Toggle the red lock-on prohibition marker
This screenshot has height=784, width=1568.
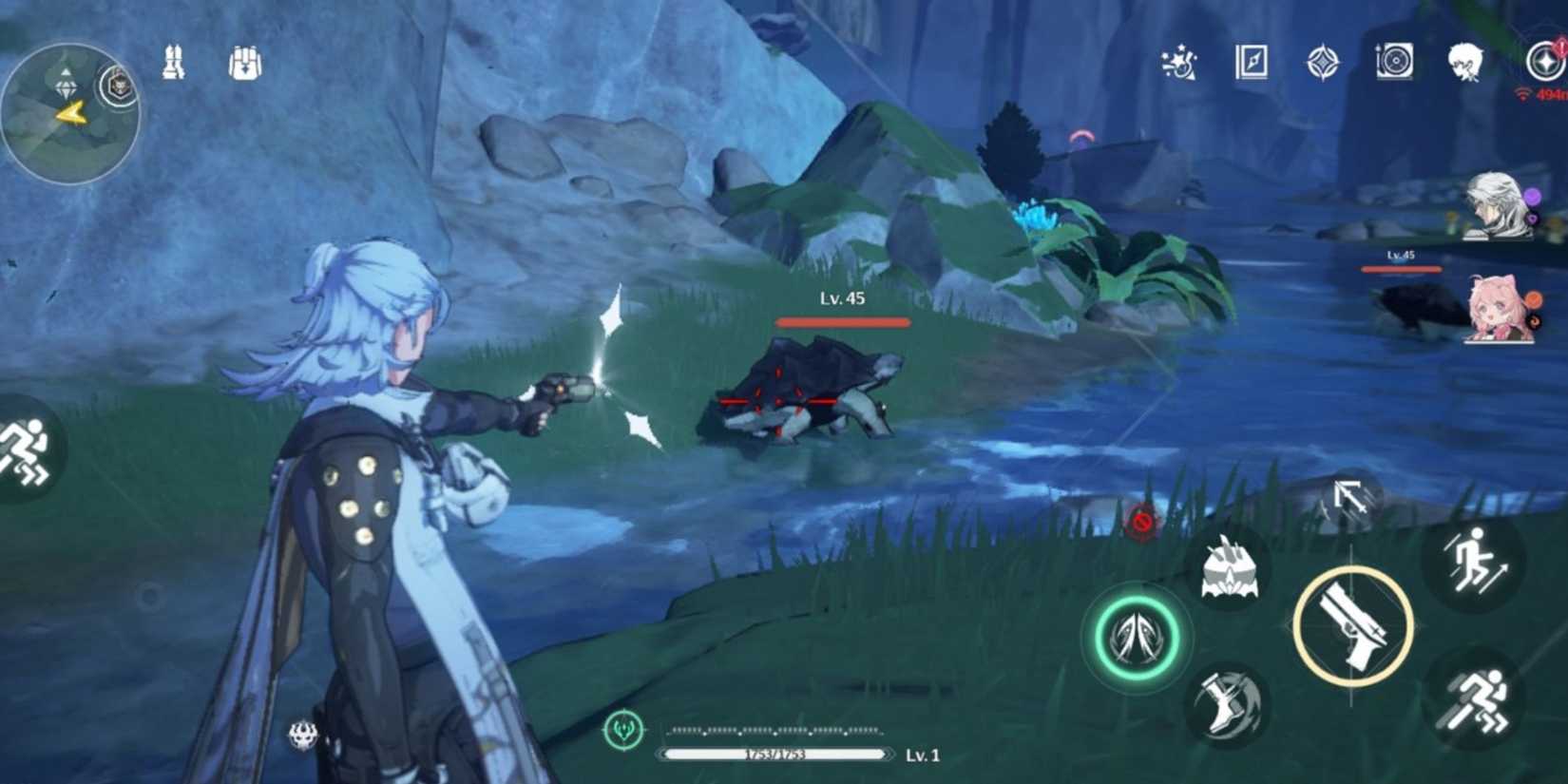1143,519
